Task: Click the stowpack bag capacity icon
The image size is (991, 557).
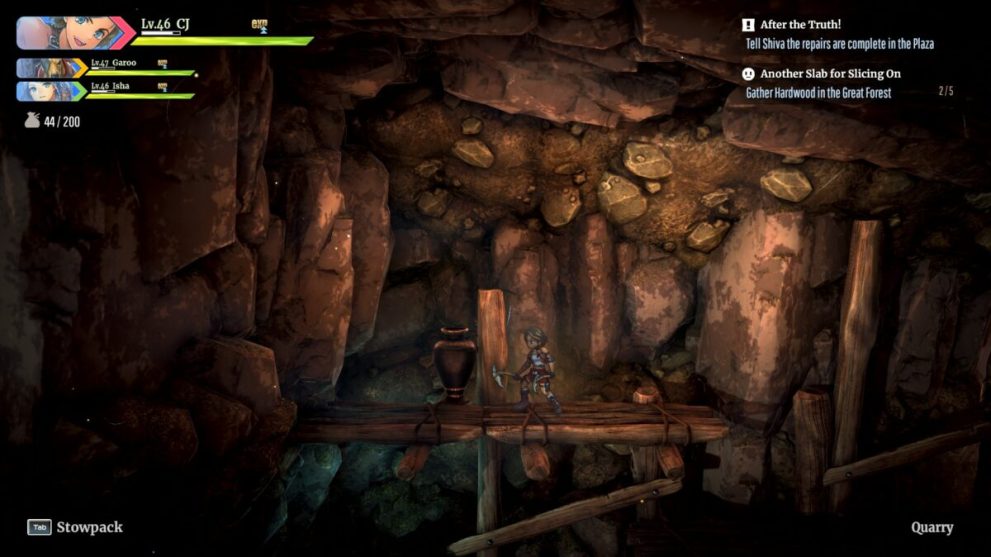Action: point(32,122)
